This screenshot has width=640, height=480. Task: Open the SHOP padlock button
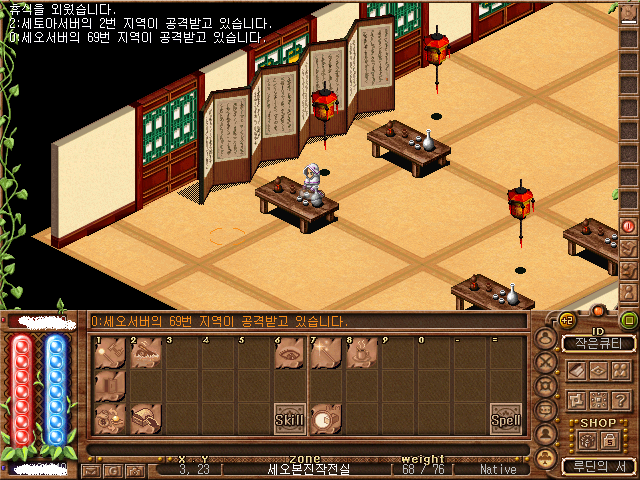click(608, 441)
